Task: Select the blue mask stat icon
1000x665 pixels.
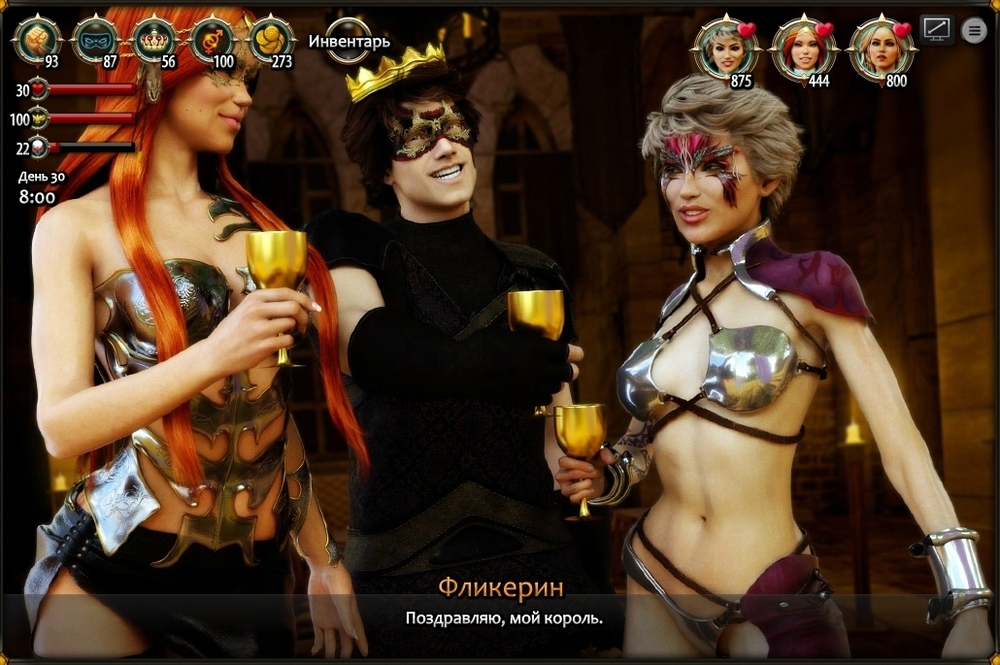Action: click(x=96, y=39)
